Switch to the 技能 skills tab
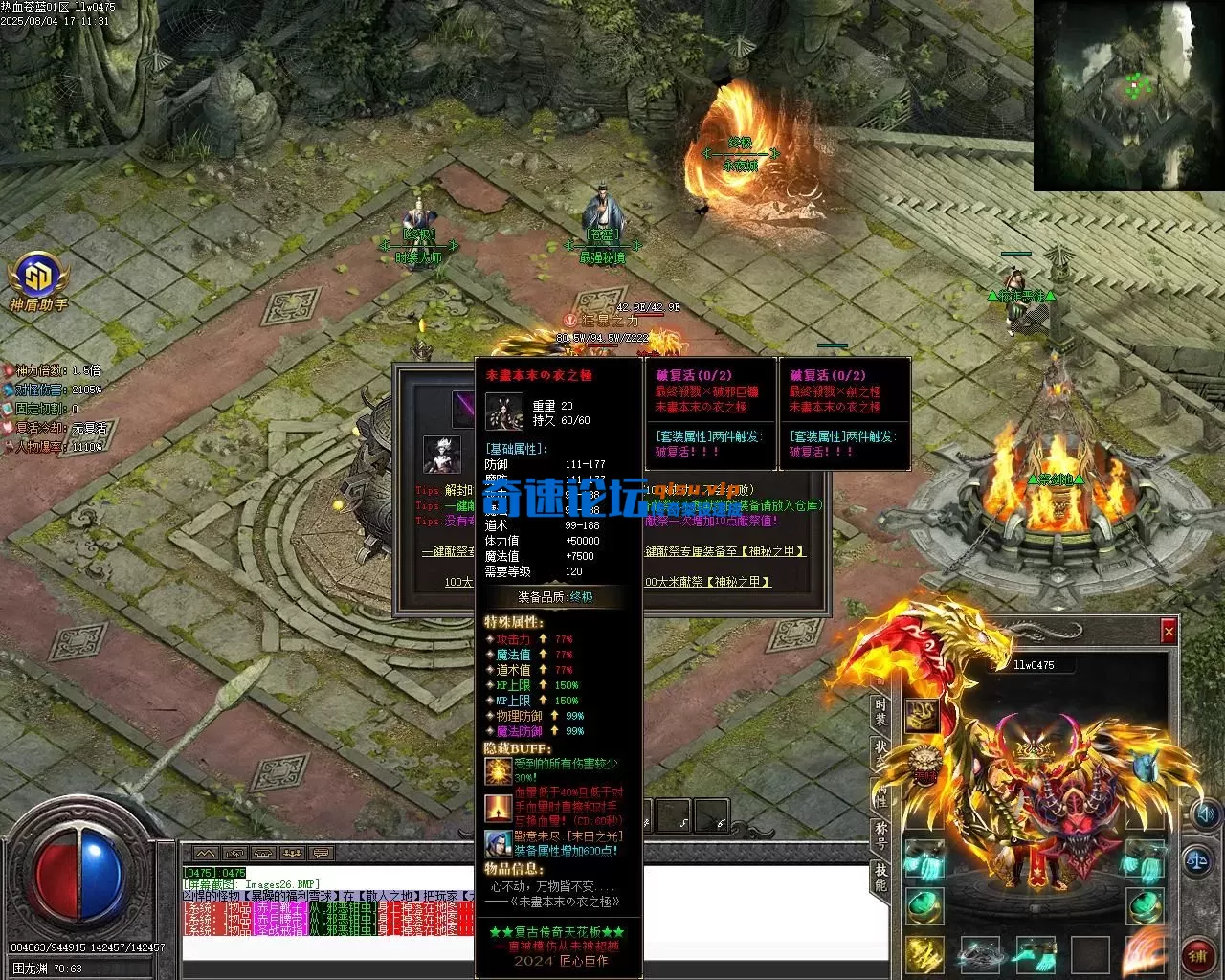1225x980 pixels. pyautogui.click(x=880, y=876)
